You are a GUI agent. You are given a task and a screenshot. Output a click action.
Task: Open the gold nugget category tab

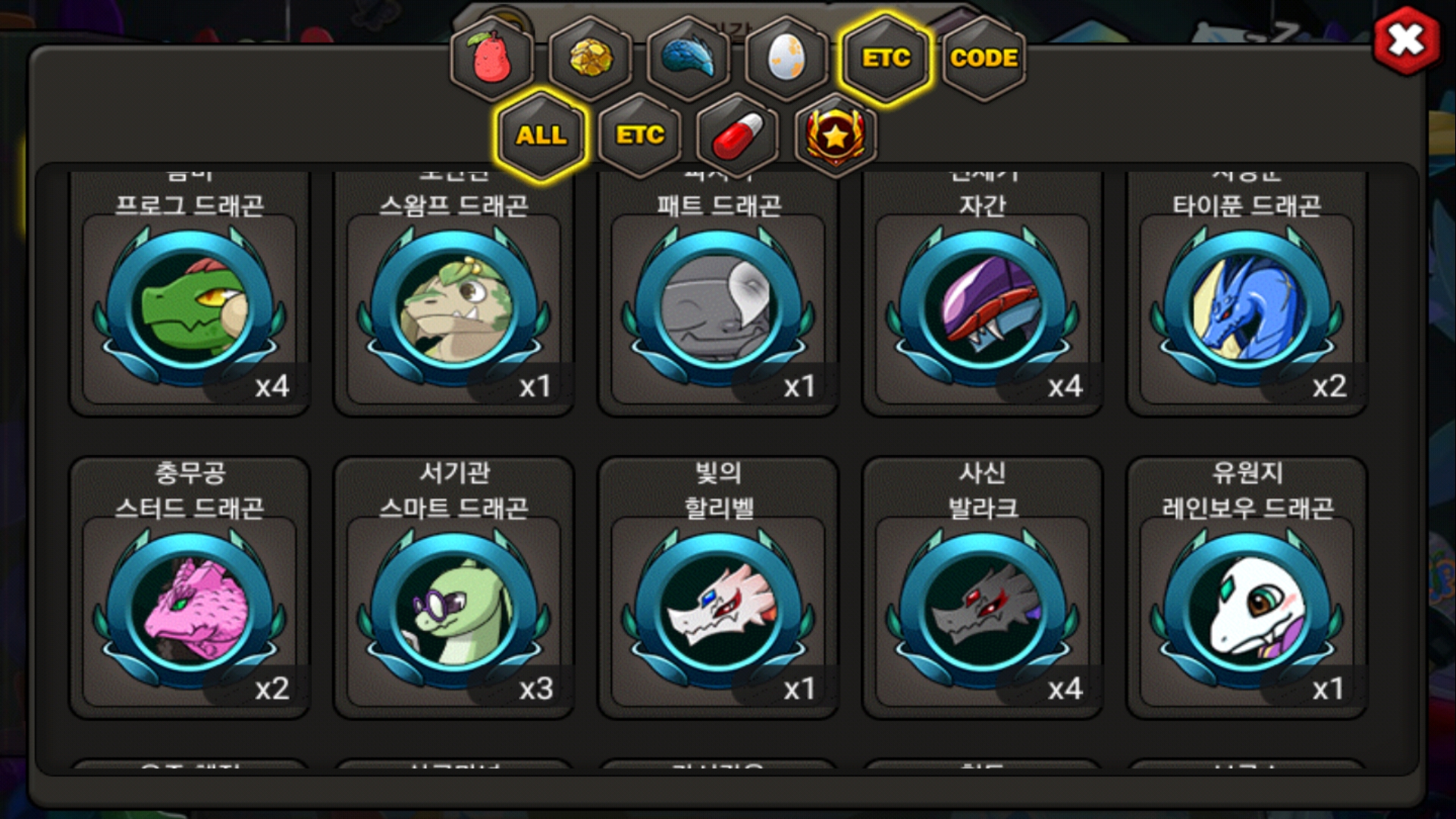tap(590, 58)
